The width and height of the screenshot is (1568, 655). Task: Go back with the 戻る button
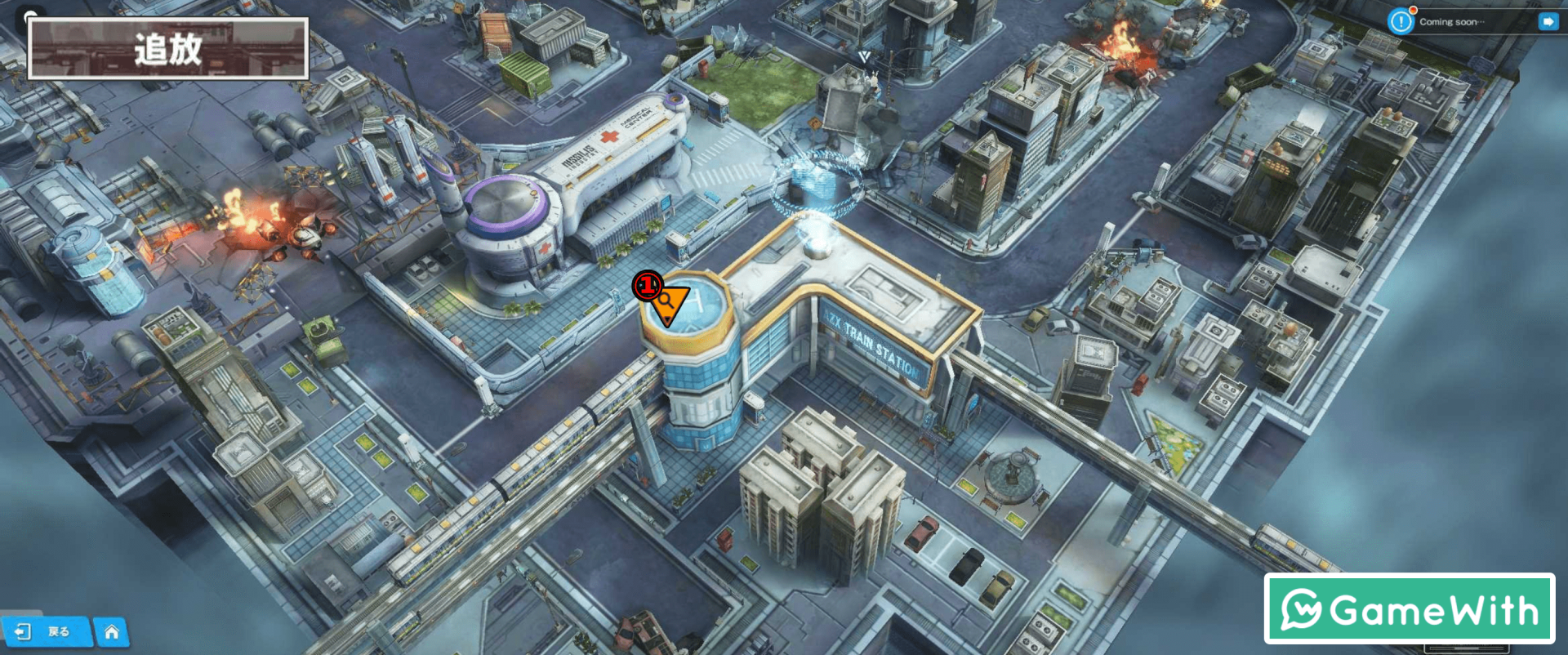pos(45,631)
